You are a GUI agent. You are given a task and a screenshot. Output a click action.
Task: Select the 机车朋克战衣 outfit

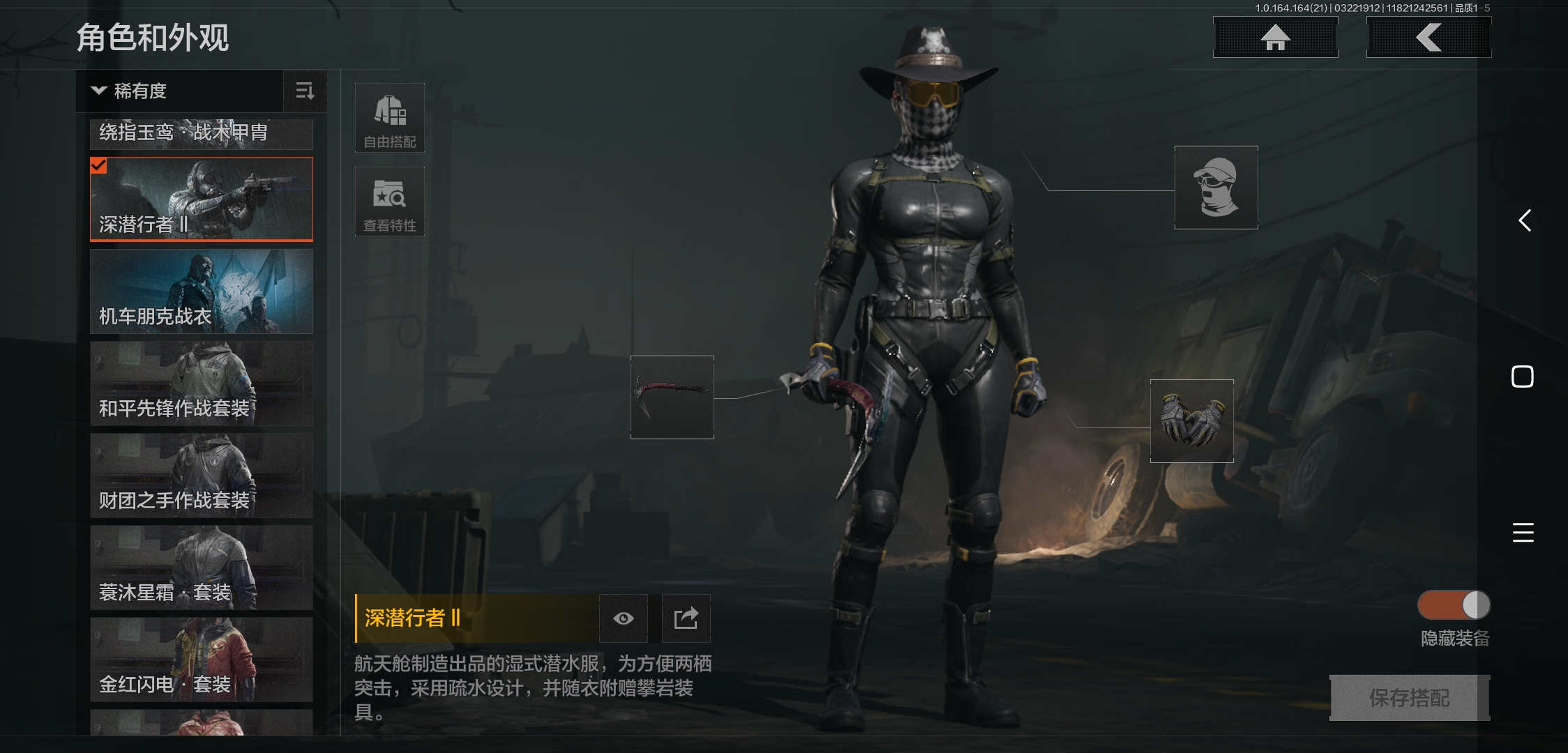[x=201, y=291]
